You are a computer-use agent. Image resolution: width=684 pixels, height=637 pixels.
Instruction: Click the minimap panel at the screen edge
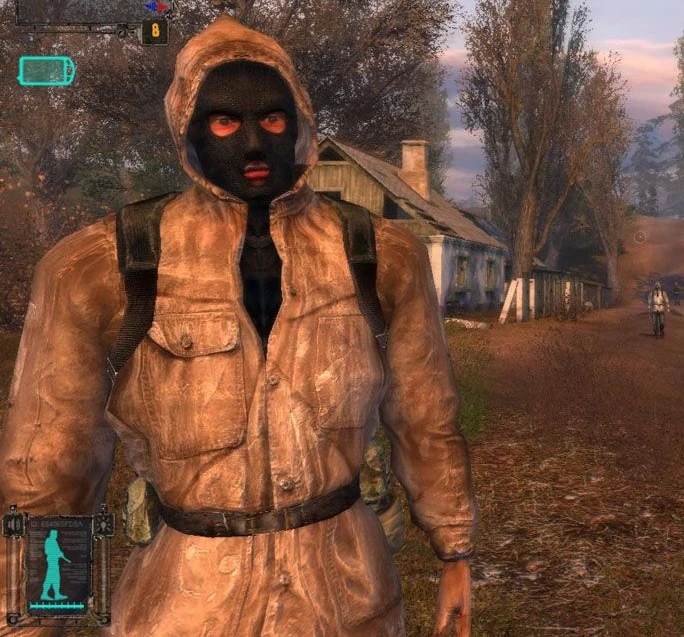(85, 10)
